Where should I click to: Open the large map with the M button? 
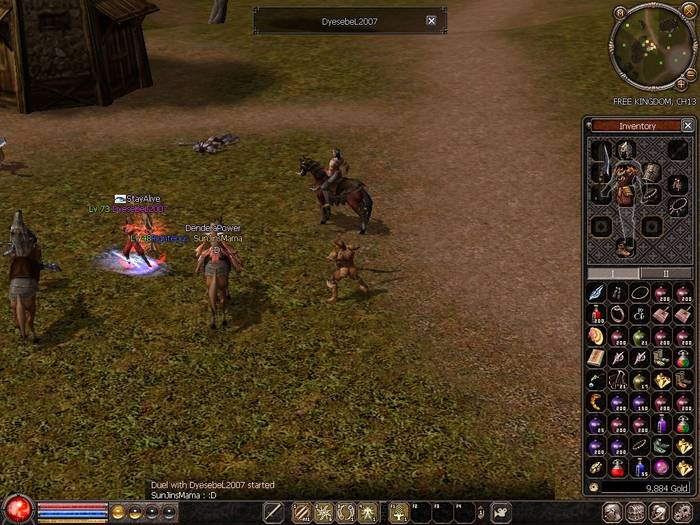click(x=620, y=13)
